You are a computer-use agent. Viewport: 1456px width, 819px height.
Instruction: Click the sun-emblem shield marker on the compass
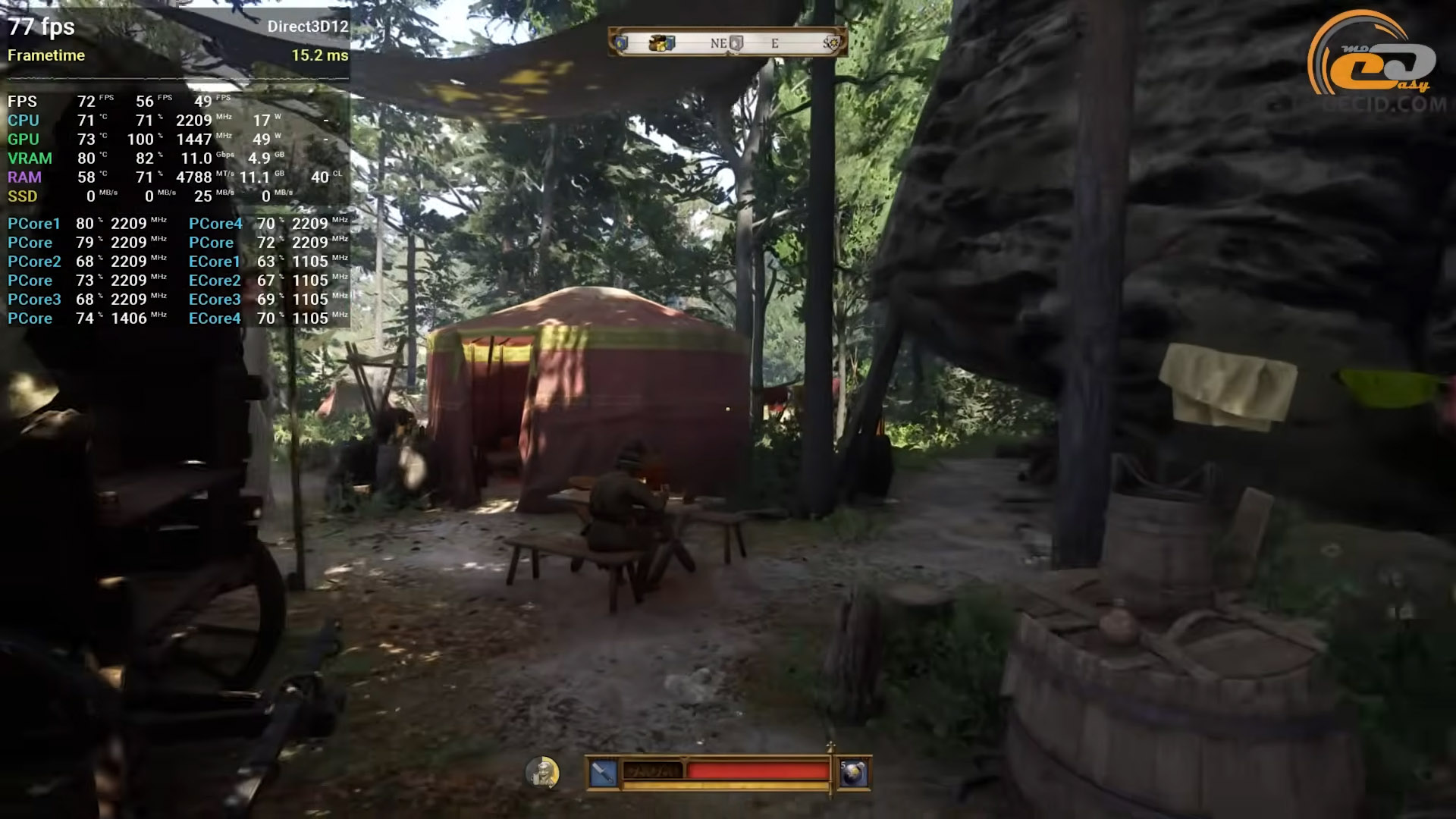(x=833, y=43)
